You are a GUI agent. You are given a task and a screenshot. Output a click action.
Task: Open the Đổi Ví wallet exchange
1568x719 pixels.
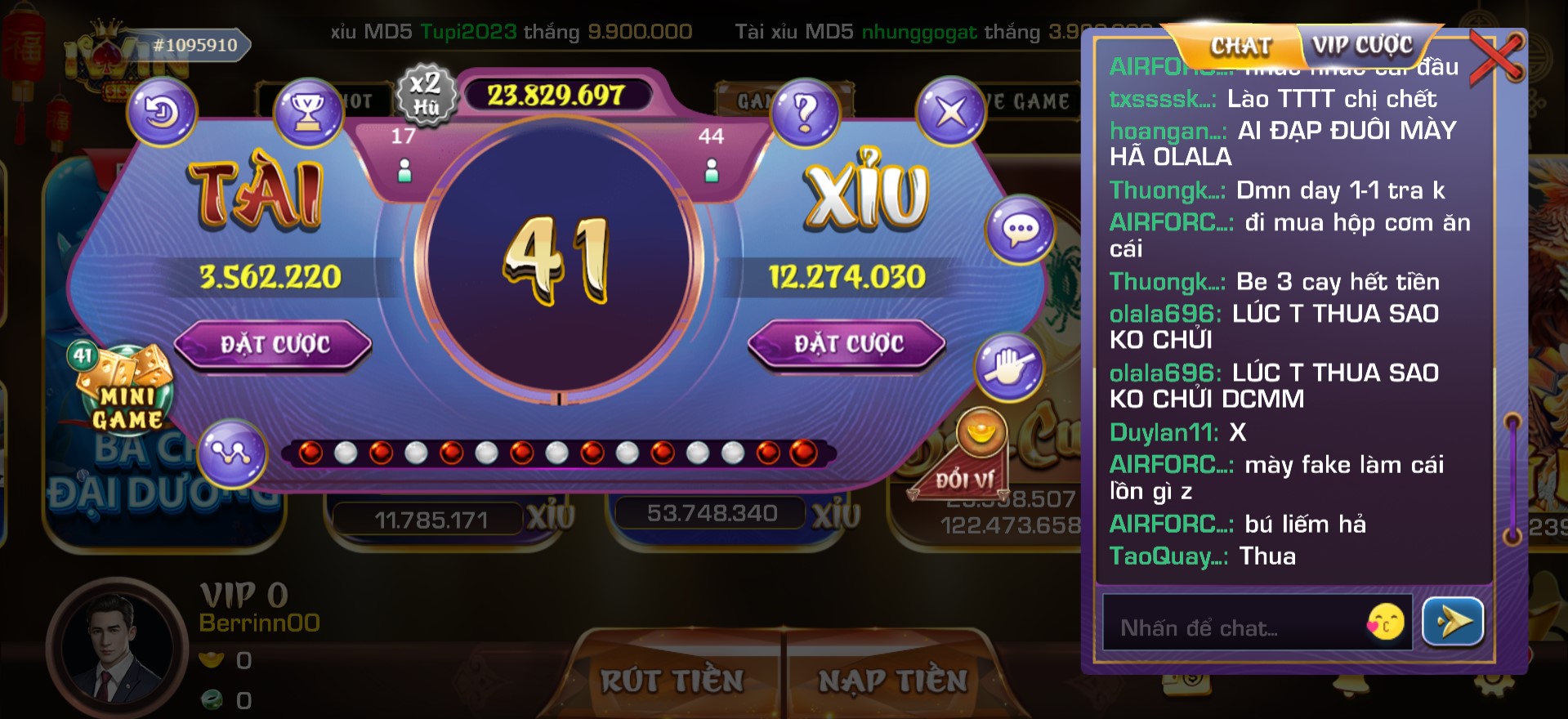[971, 462]
